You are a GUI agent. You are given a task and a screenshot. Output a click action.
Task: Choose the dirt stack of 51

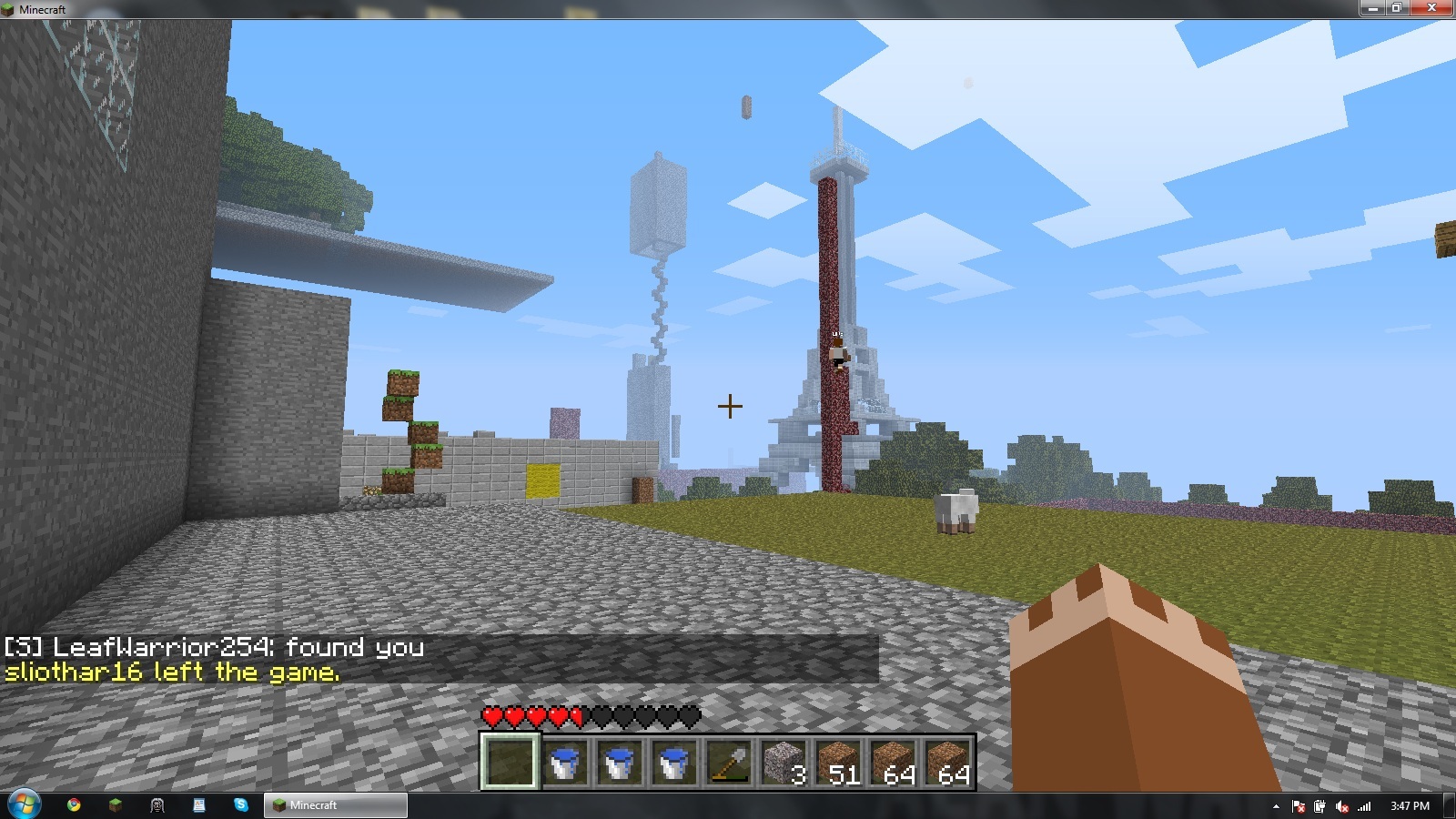[x=837, y=762]
